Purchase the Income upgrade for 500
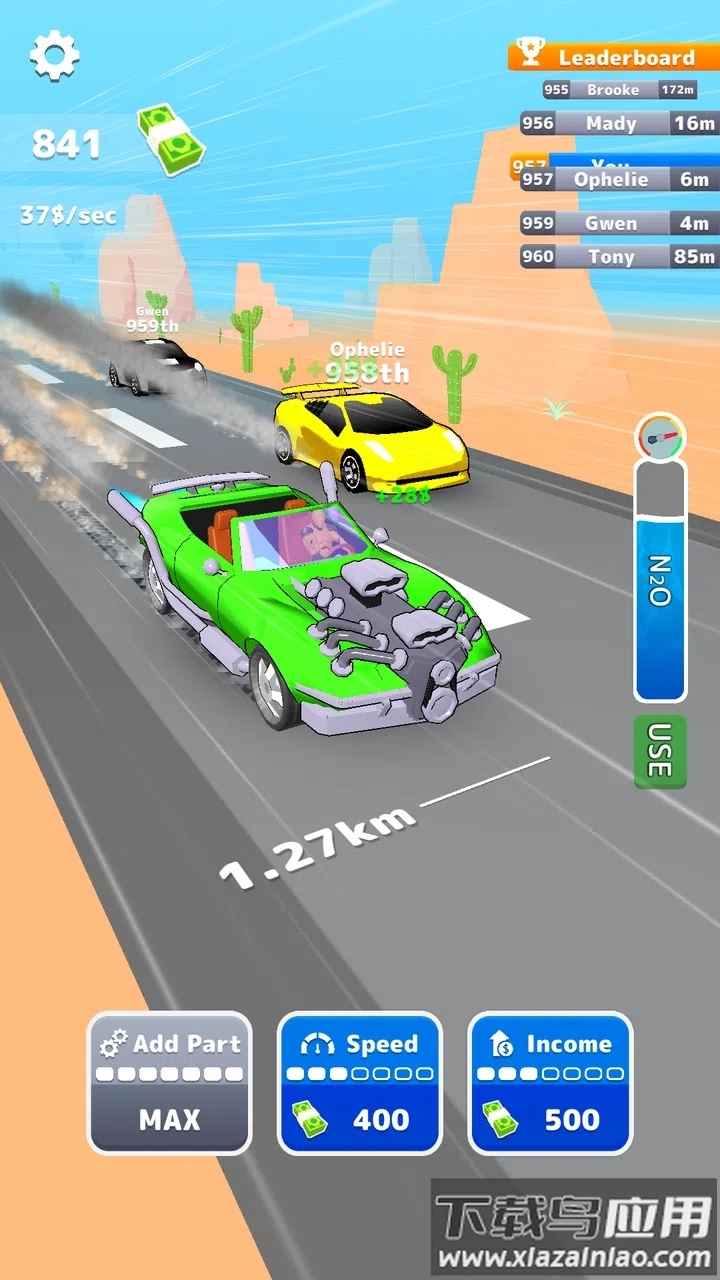 550,1083
